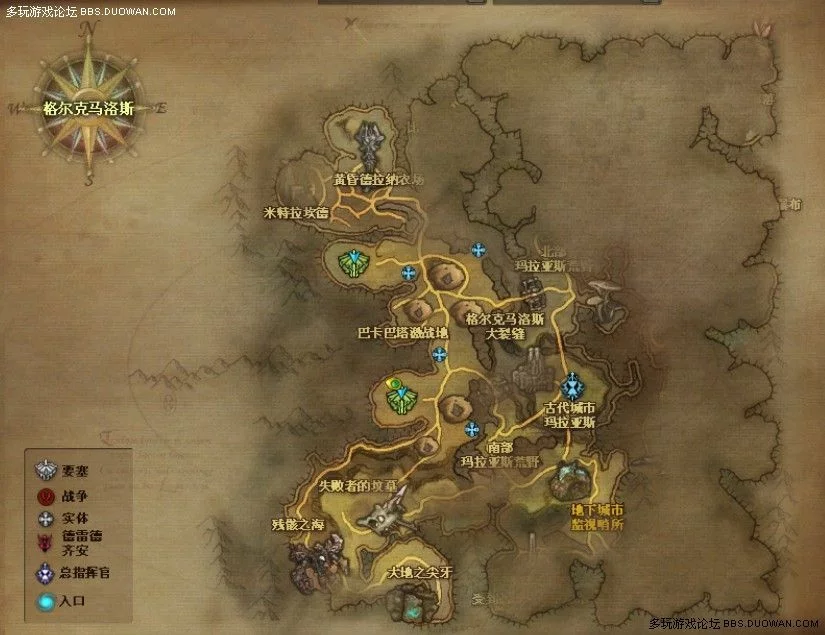825x635 pixels.
Task: Click the 格尔克马洛斯 compass rose emblem
Action: point(88,109)
